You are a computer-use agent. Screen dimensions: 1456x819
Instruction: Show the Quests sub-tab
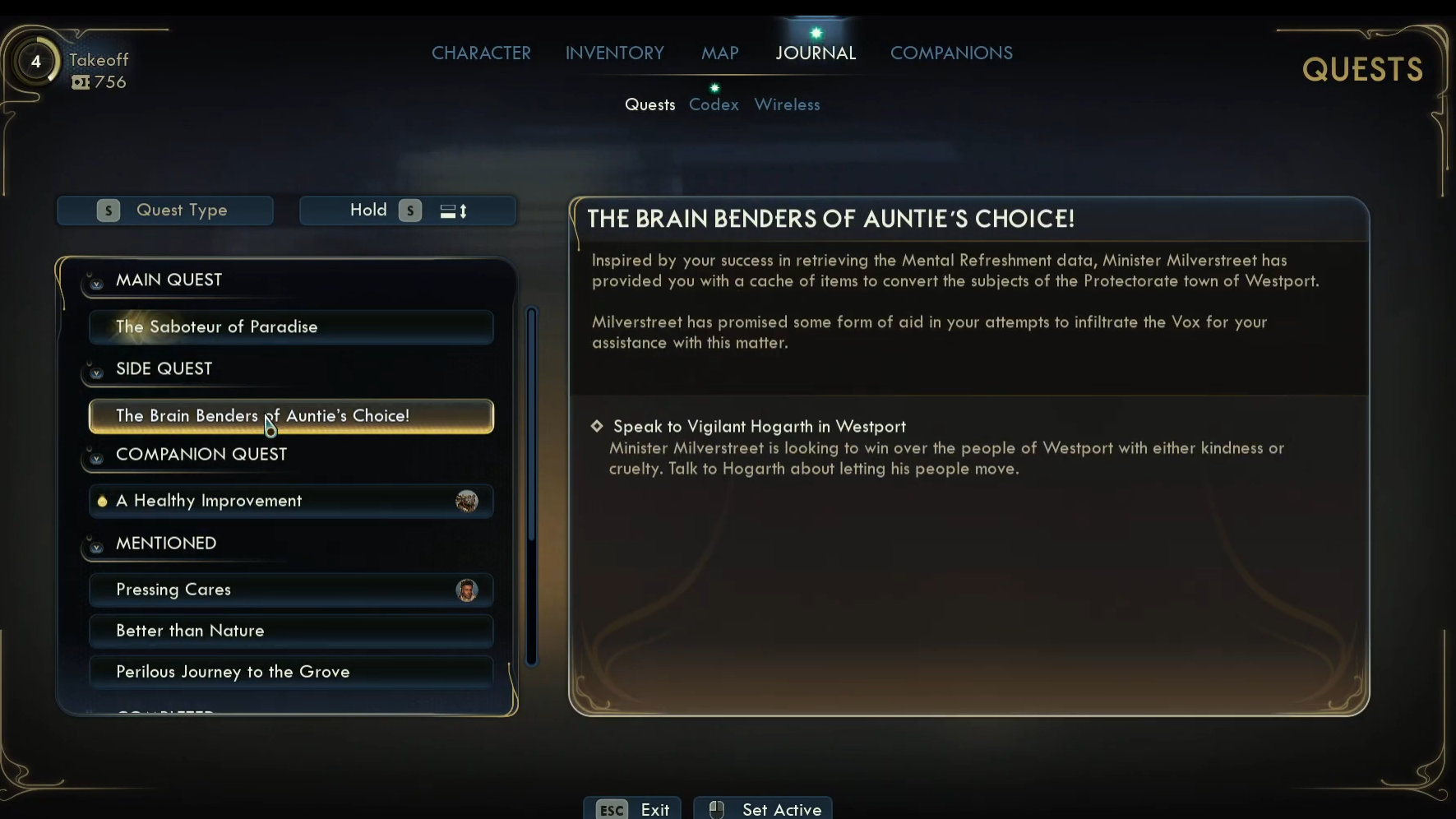click(x=649, y=105)
